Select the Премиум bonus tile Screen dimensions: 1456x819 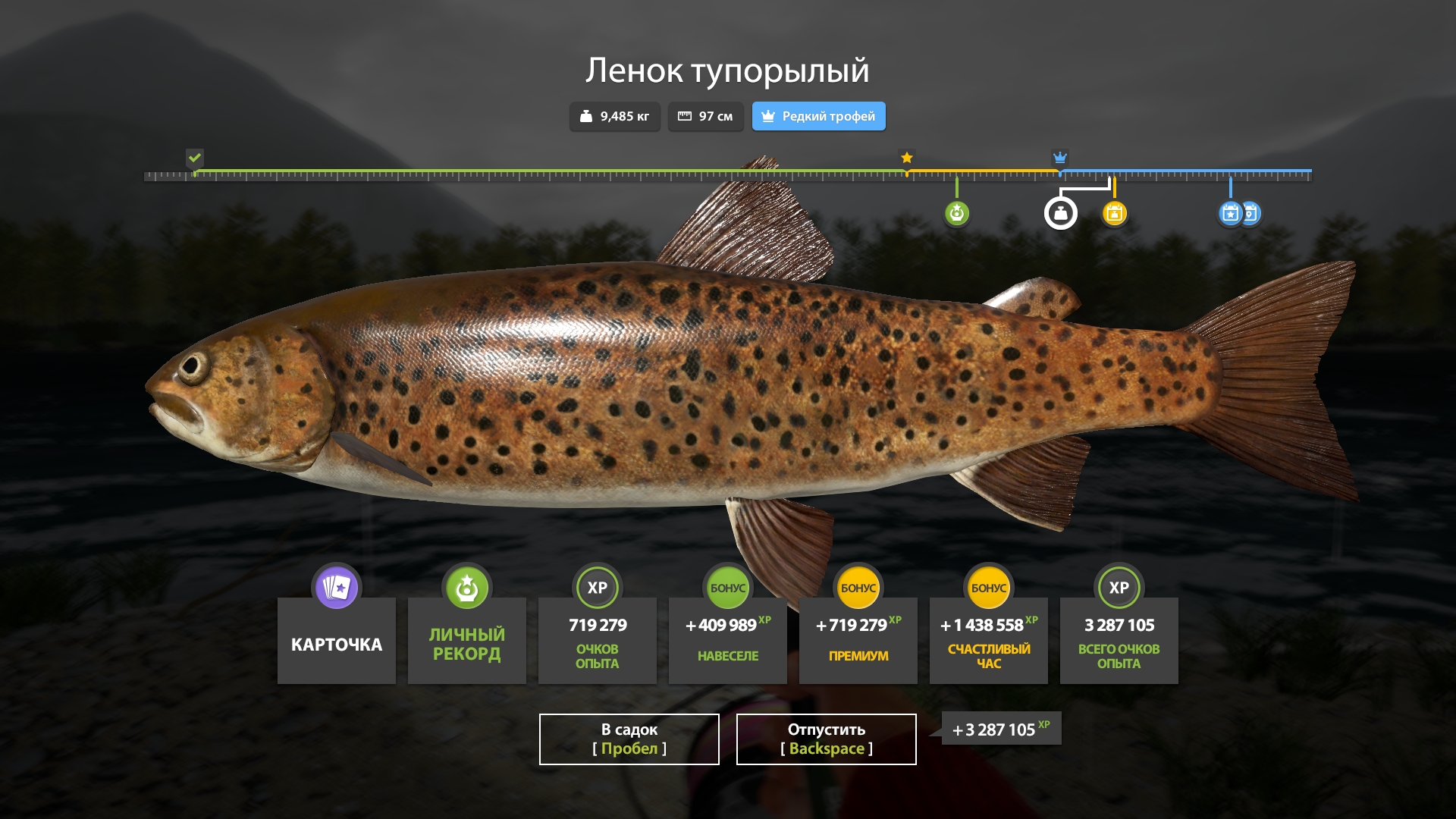click(x=858, y=639)
